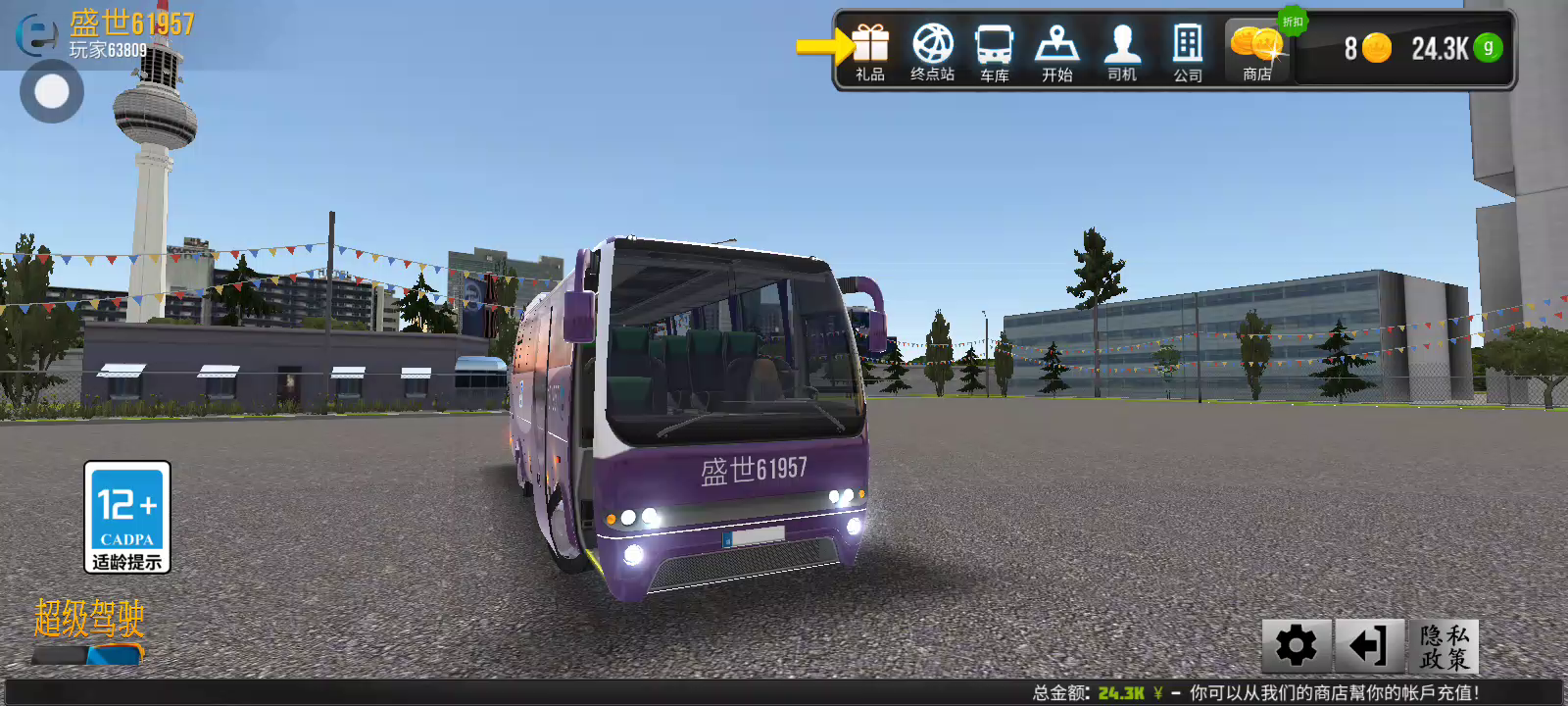The image size is (1568, 706).
Task: Open the 公司 company menu
Action: coord(1187,53)
